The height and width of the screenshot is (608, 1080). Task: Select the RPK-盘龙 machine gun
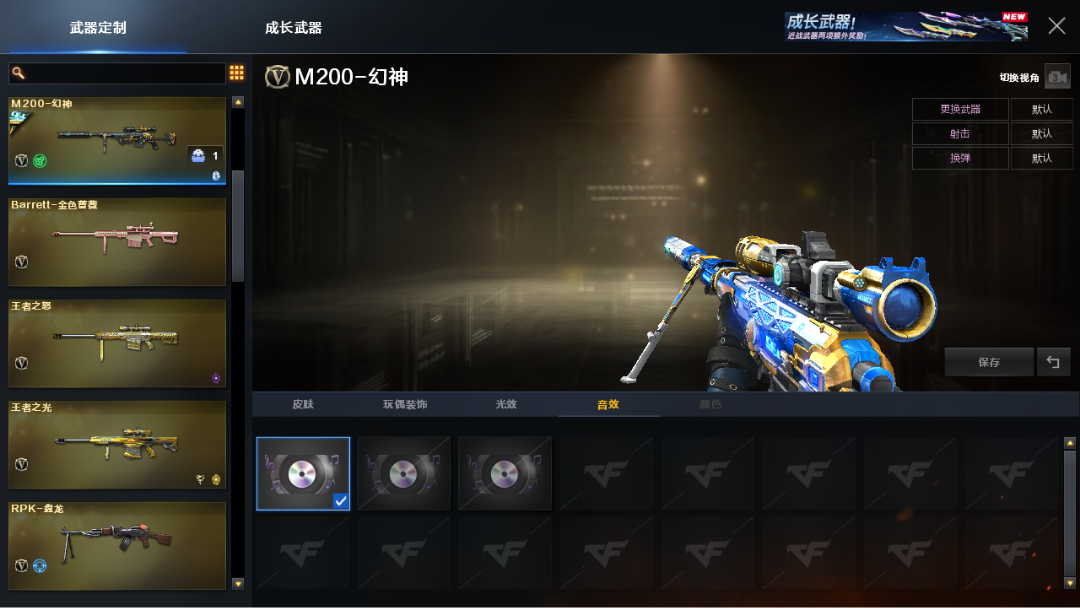[x=117, y=546]
